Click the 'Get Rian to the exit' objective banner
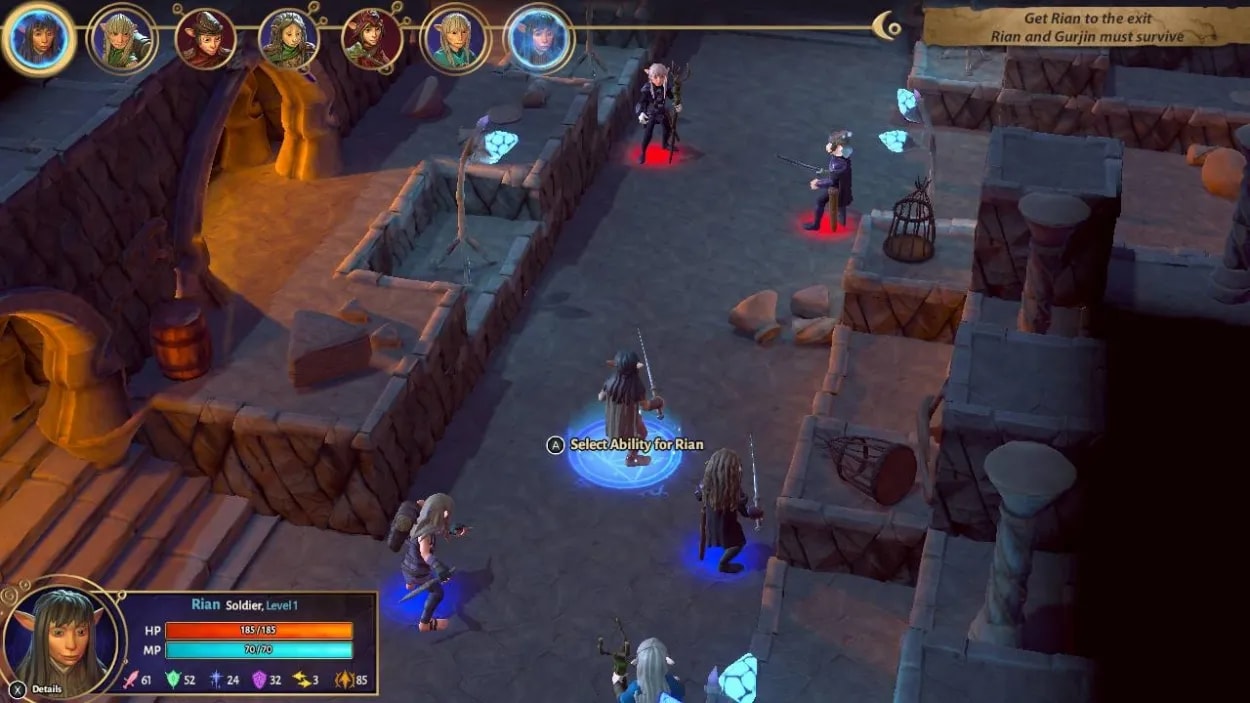 point(1086,27)
